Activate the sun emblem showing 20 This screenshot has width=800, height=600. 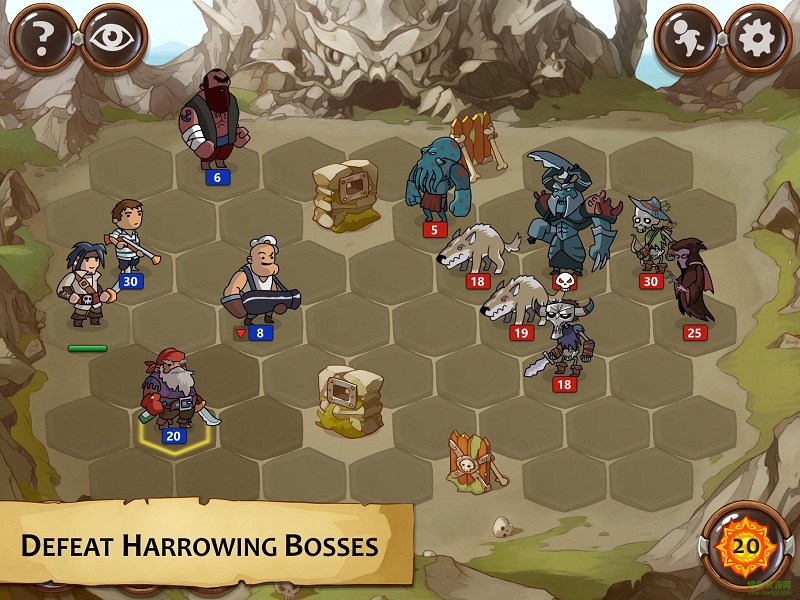coord(746,545)
